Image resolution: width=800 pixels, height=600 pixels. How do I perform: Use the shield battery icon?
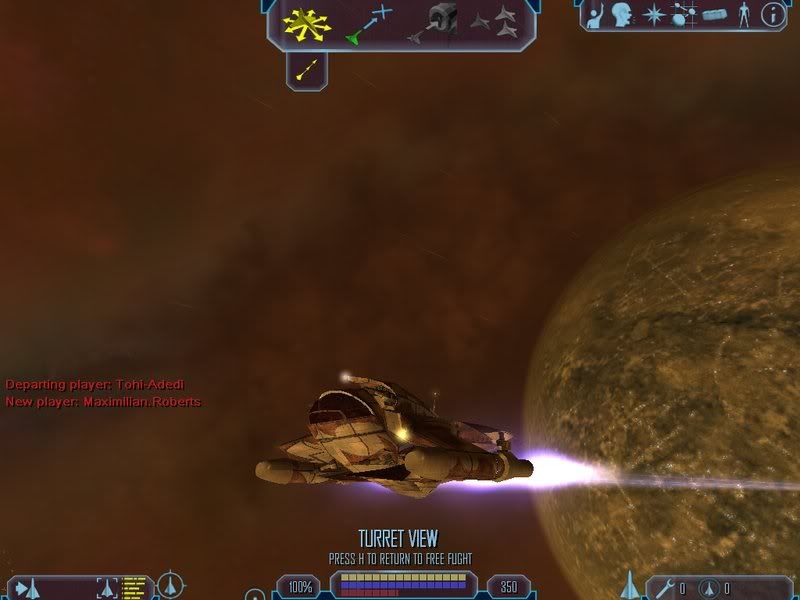[x=708, y=587]
